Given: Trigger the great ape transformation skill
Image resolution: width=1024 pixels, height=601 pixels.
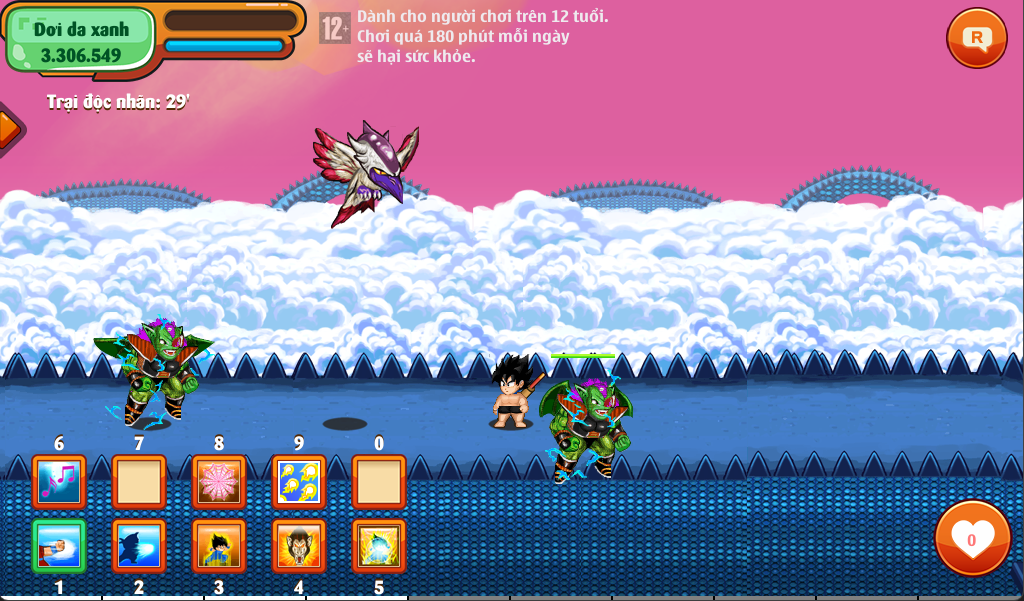Looking at the screenshot, I should point(299,545).
